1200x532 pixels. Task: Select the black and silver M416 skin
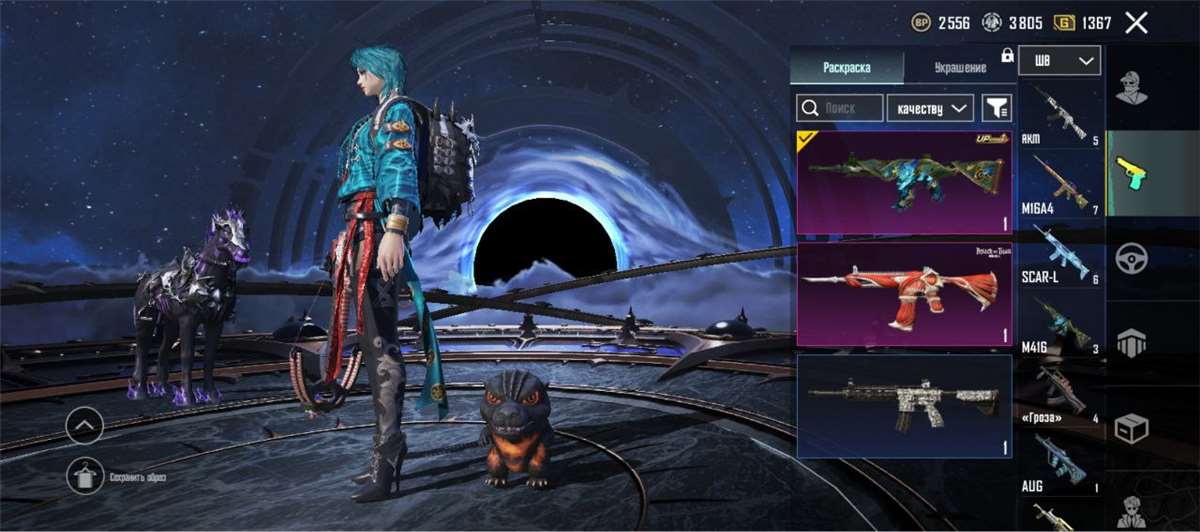pyautogui.click(x=904, y=405)
